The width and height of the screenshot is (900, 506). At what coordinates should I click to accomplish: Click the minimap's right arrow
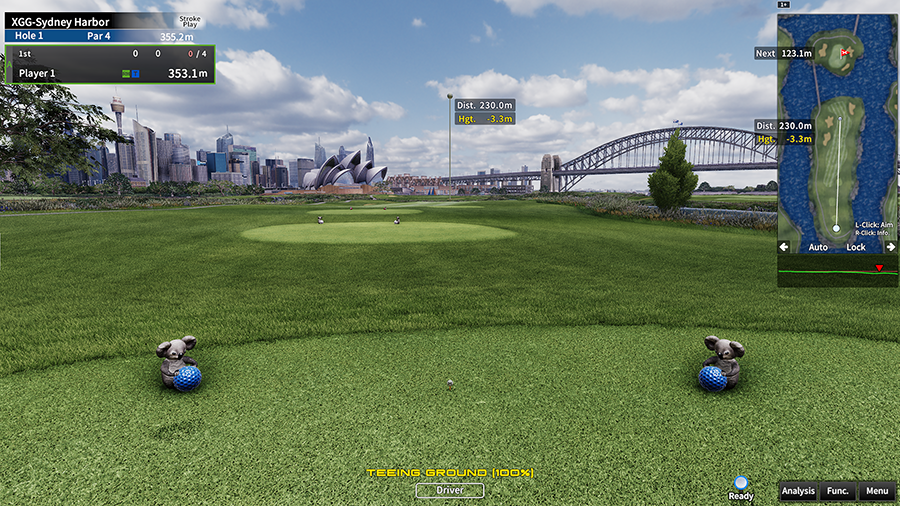889,247
